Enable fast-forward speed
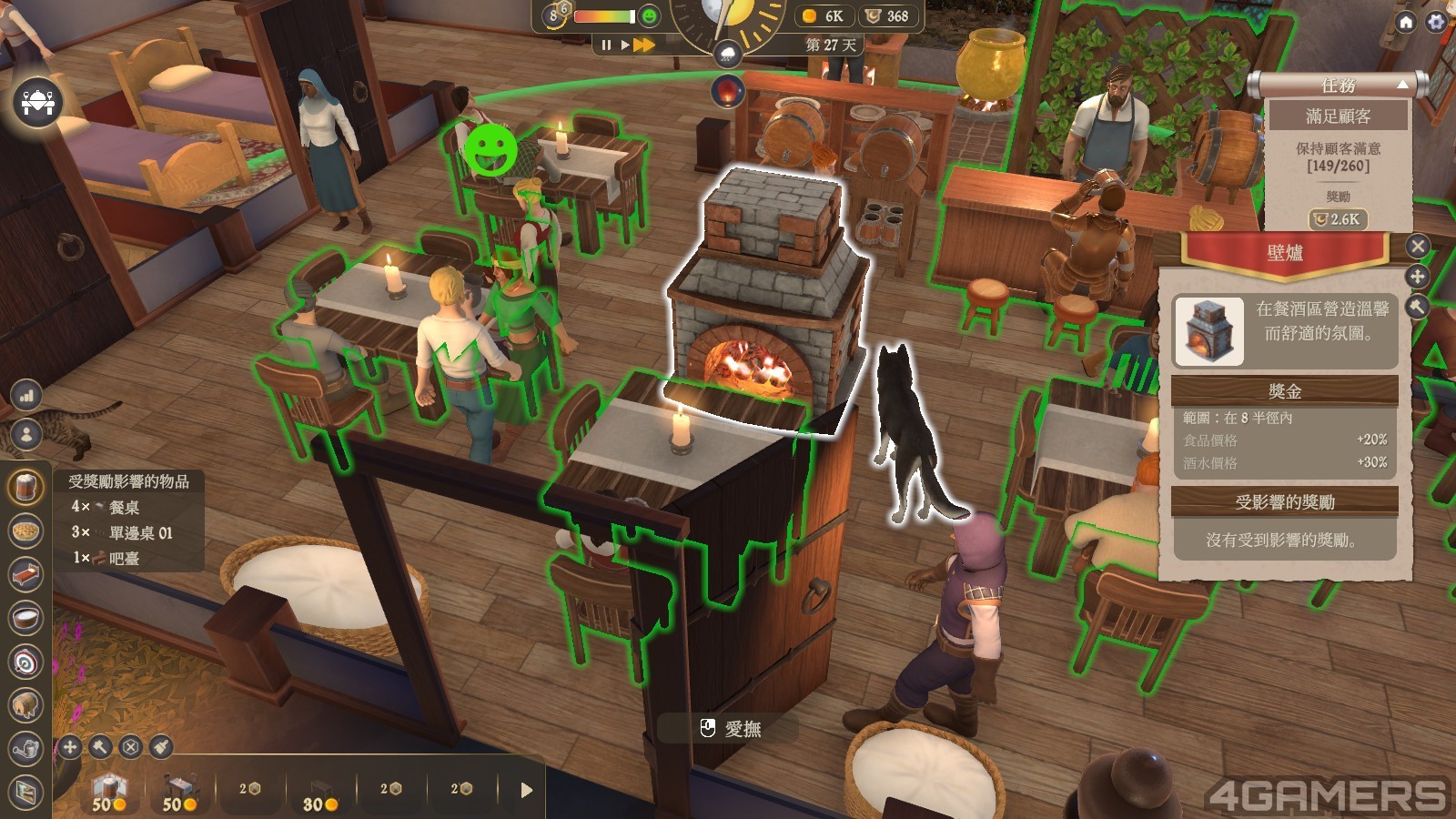Screen dimensions: 1456x819 tap(644, 45)
